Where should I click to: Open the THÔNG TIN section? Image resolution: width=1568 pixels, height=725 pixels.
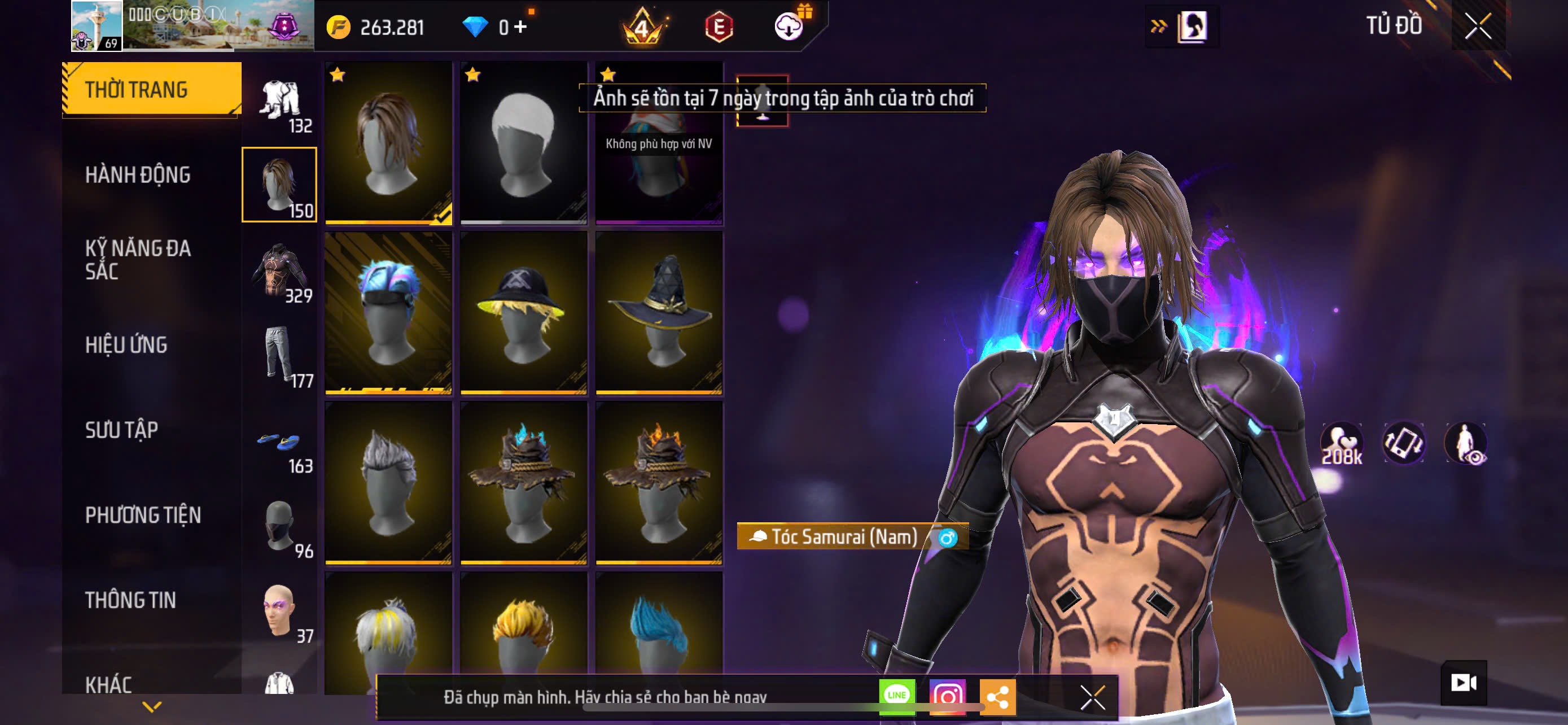[x=130, y=600]
